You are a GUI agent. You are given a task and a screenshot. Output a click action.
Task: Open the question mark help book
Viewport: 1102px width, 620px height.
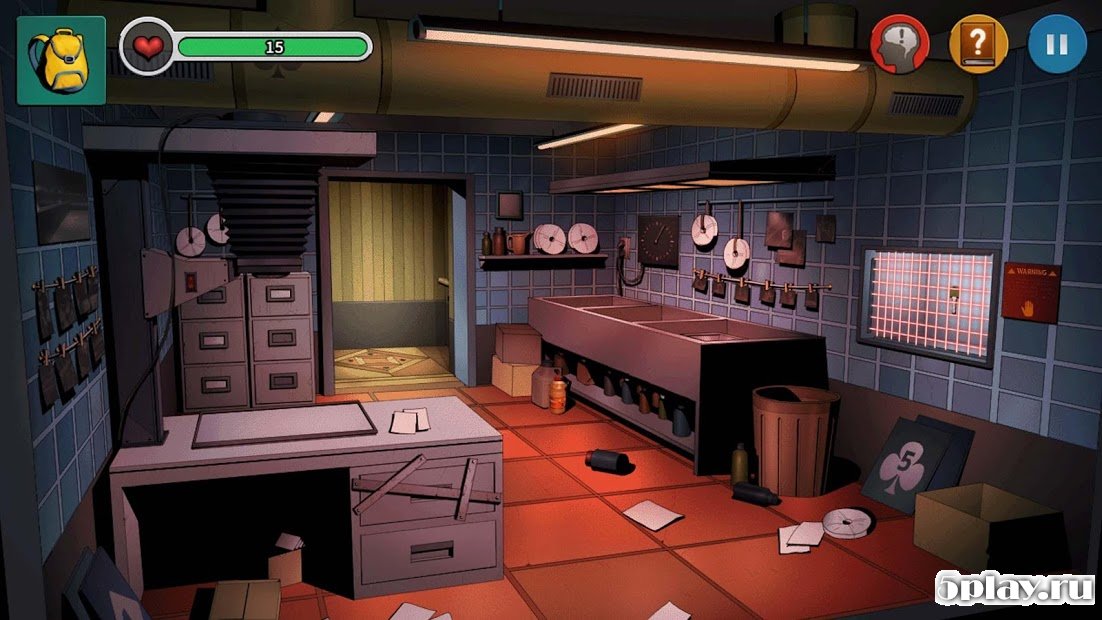coord(978,44)
